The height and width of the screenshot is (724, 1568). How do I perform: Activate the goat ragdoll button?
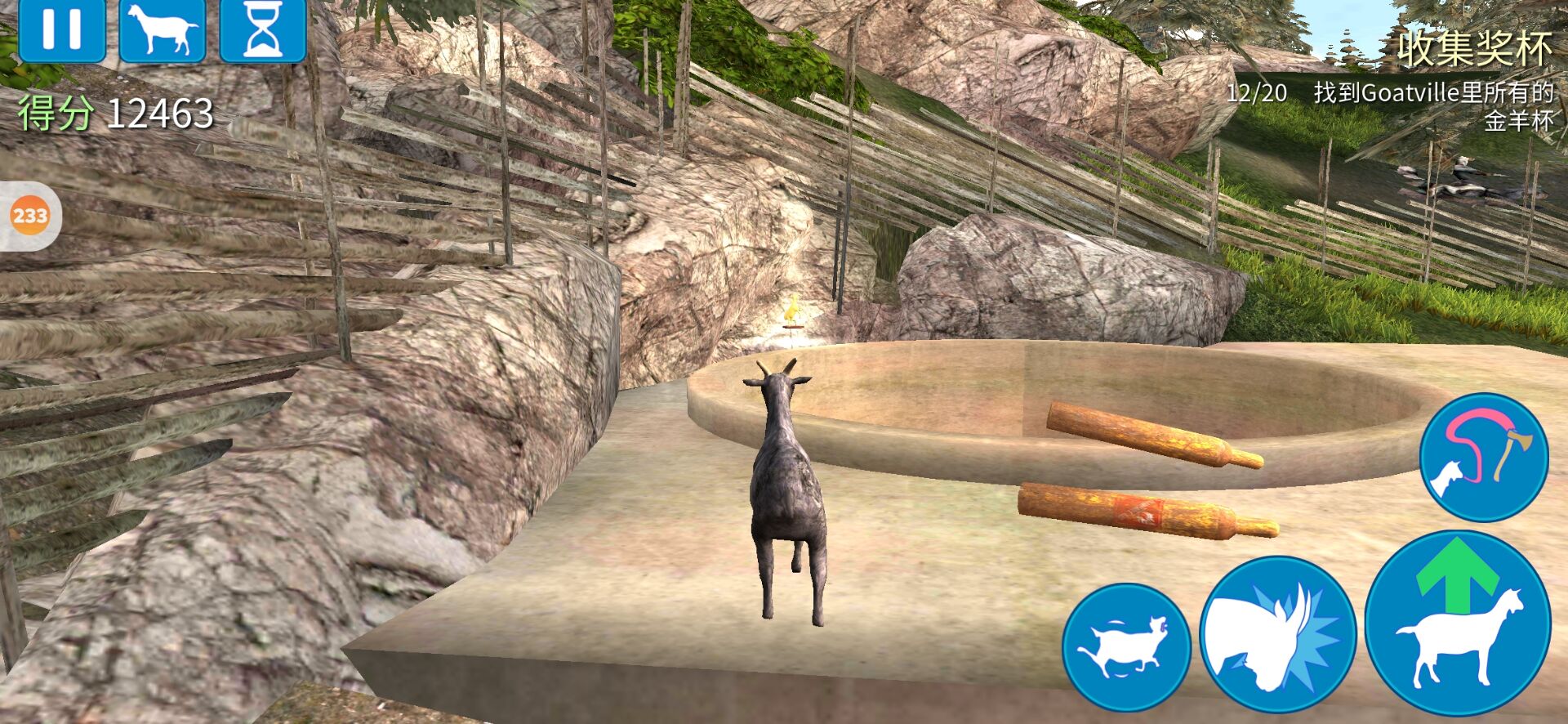pos(1126,646)
